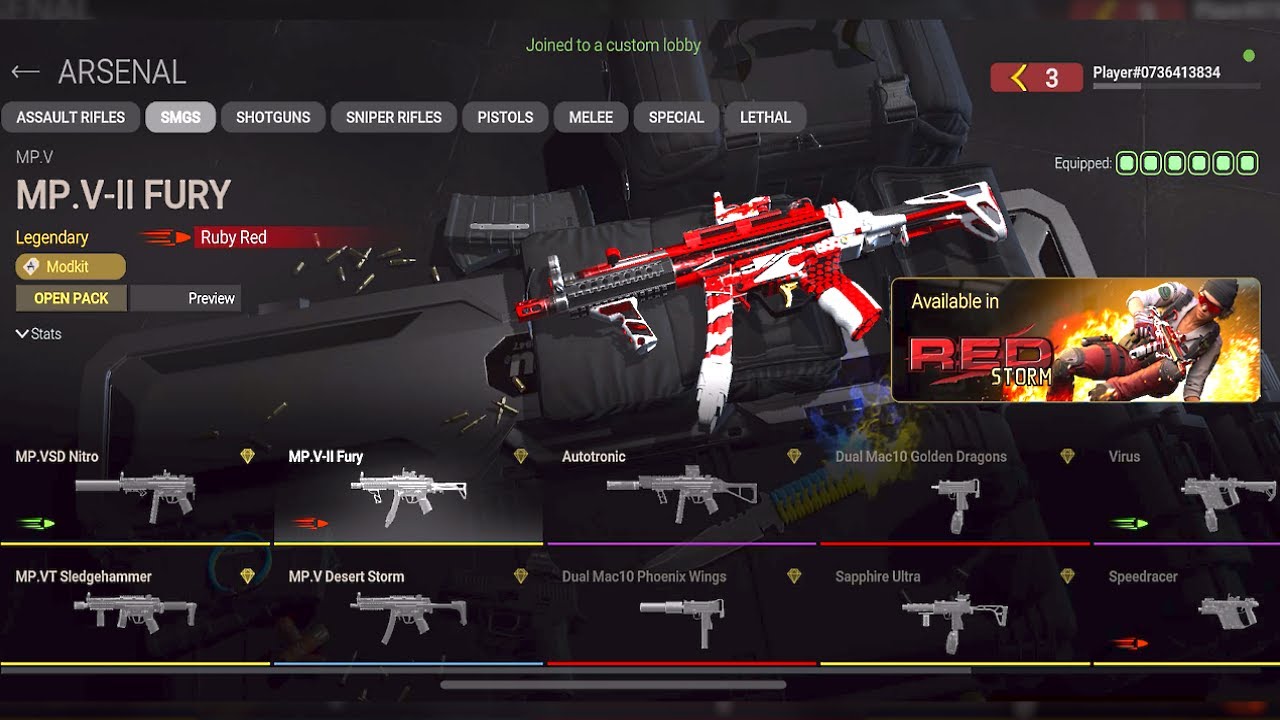The height and width of the screenshot is (720, 1280).
Task: Click the Modkit badge
Action: [x=70, y=267]
